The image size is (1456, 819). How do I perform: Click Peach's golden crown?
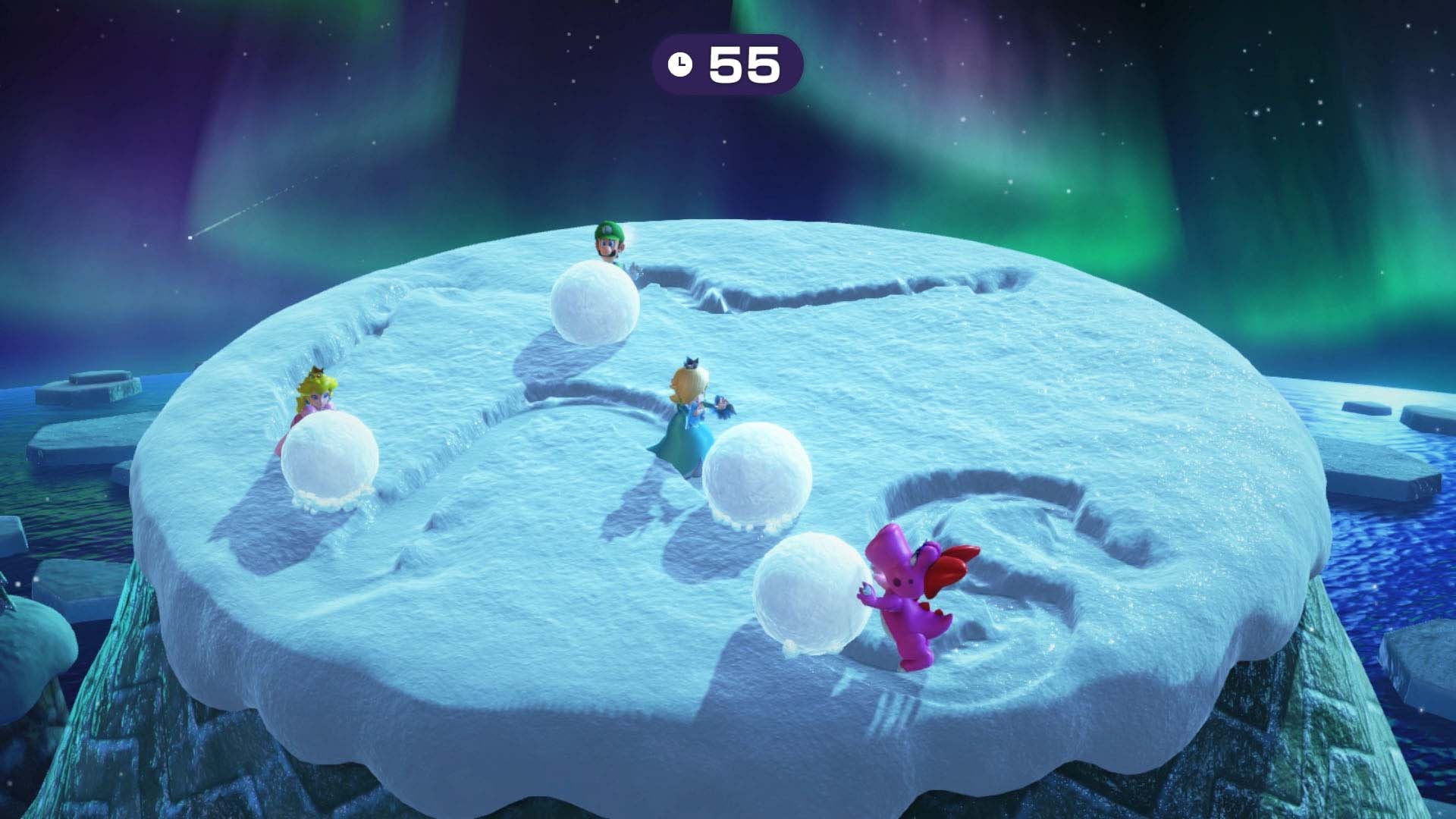318,372
